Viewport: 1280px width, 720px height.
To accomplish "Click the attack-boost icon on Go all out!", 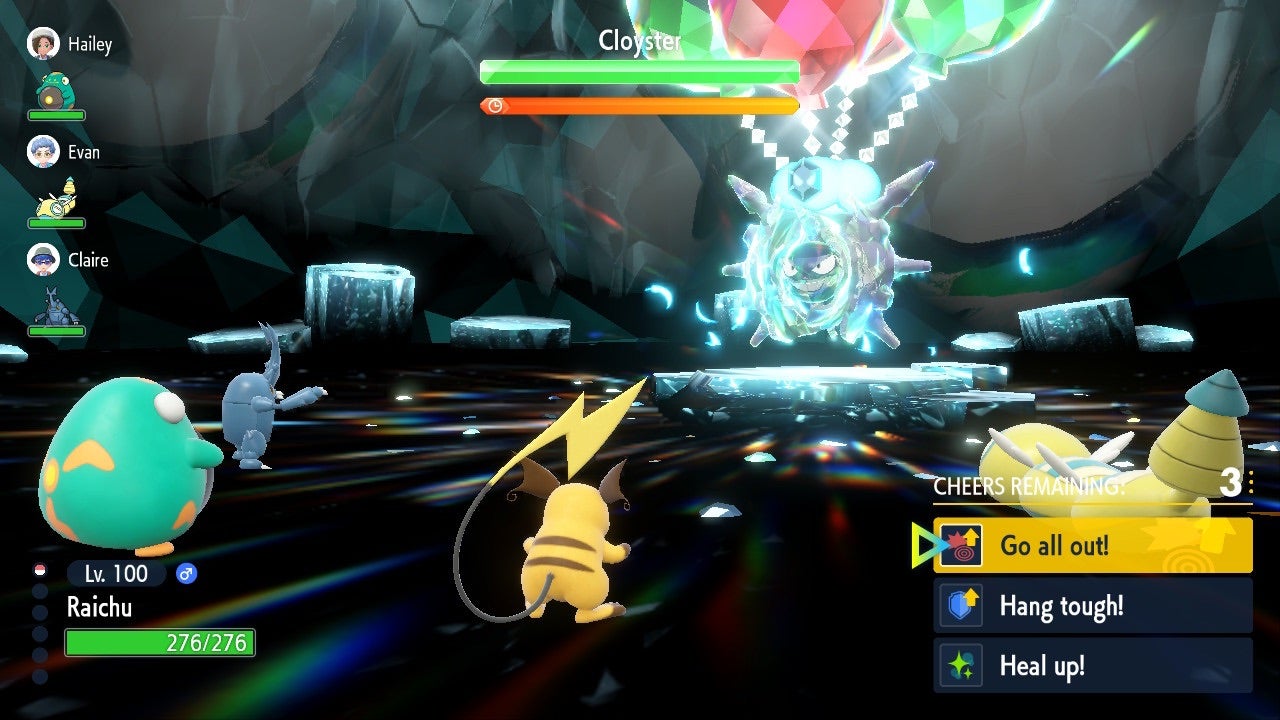I will [x=963, y=545].
